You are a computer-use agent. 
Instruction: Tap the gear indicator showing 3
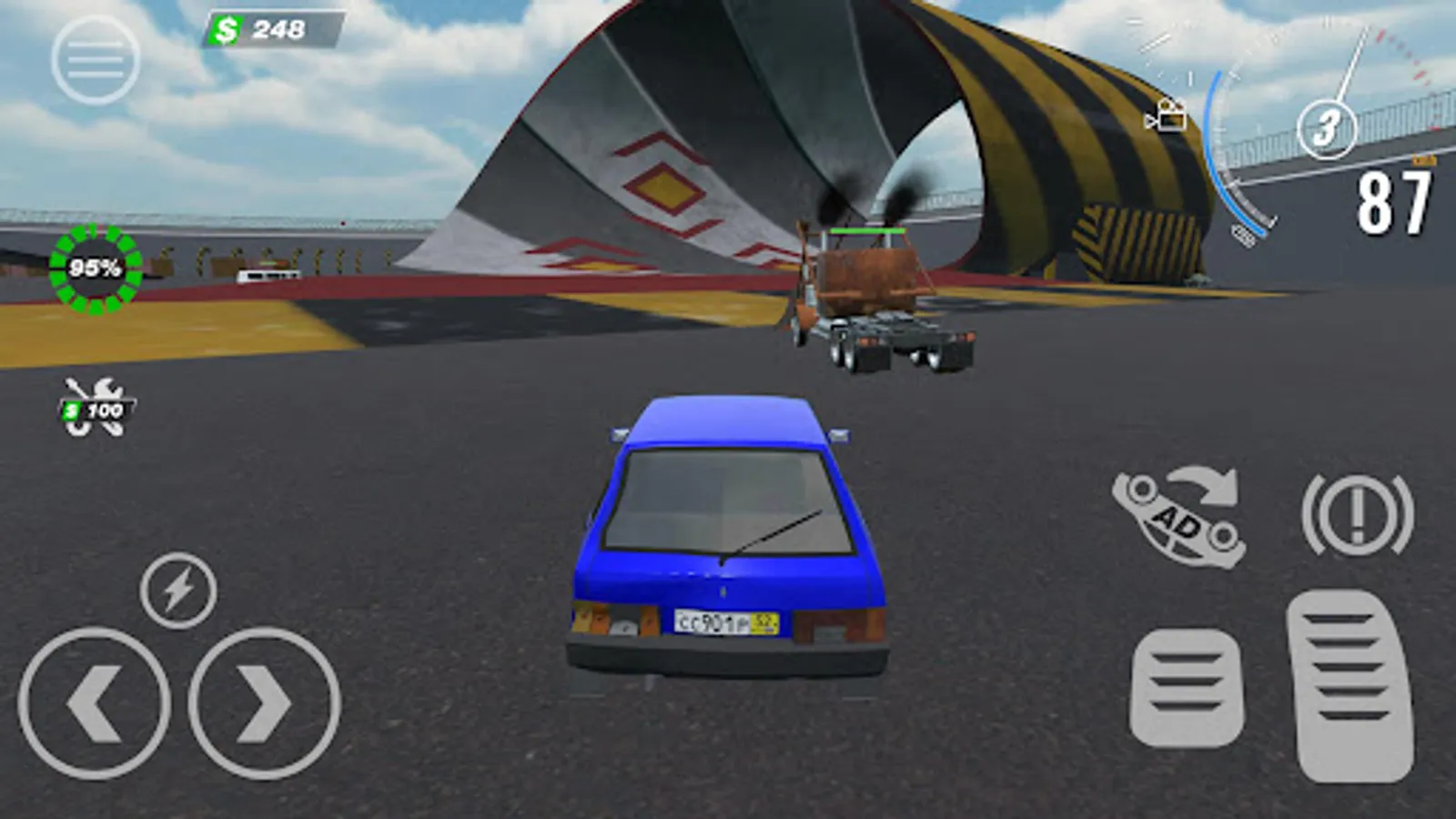1329,130
